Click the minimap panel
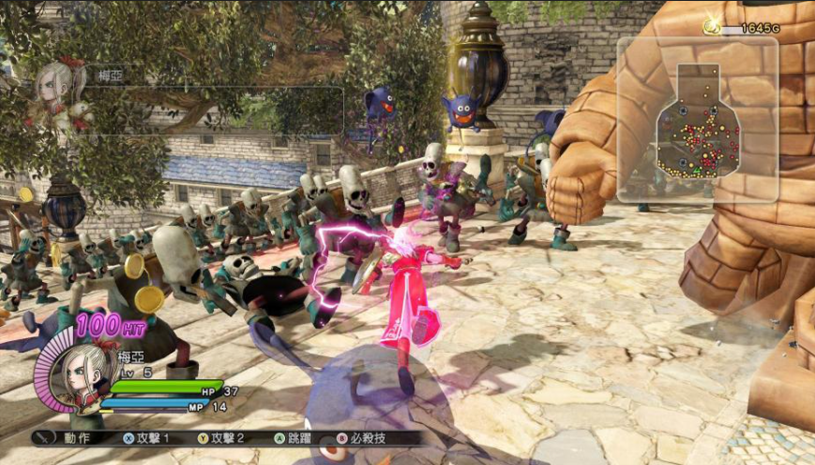The height and width of the screenshot is (465, 815). pos(697,119)
